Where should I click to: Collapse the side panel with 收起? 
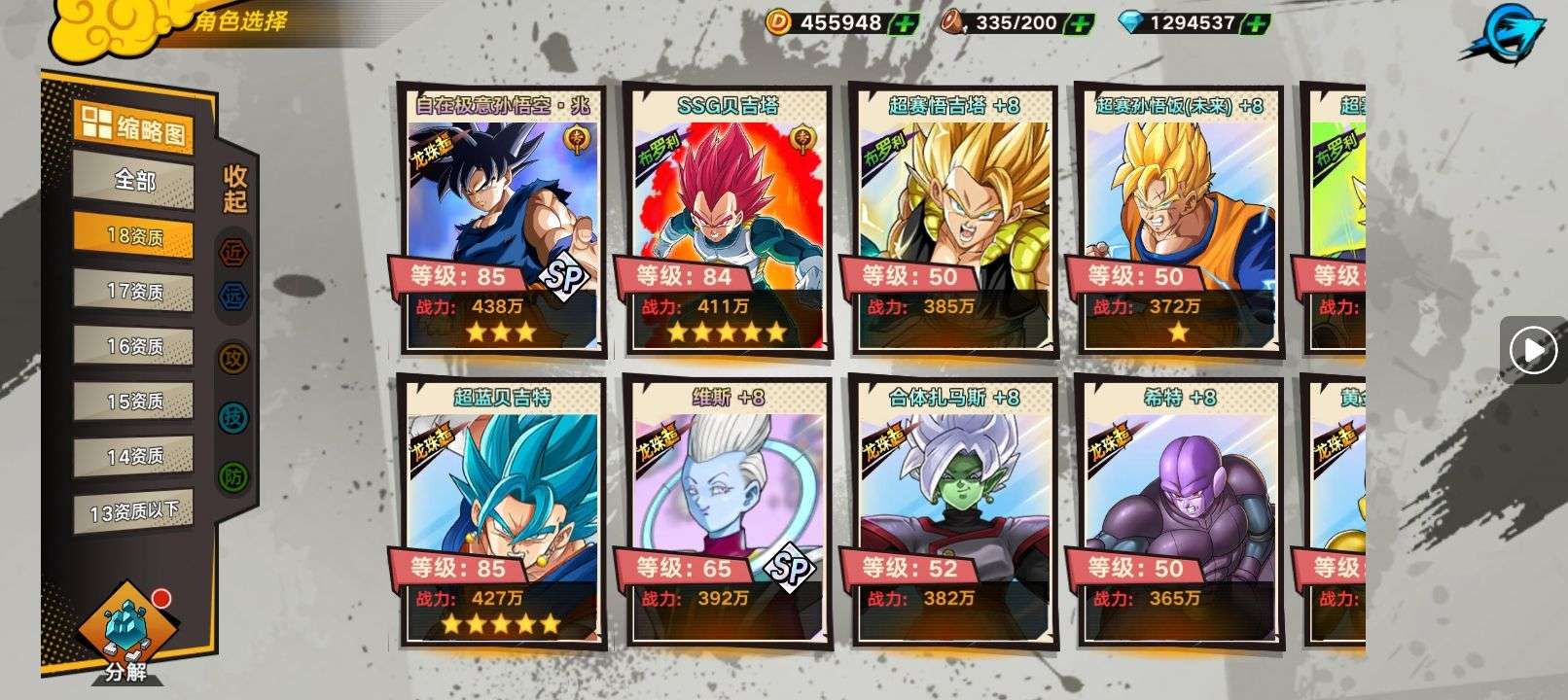click(235, 189)
